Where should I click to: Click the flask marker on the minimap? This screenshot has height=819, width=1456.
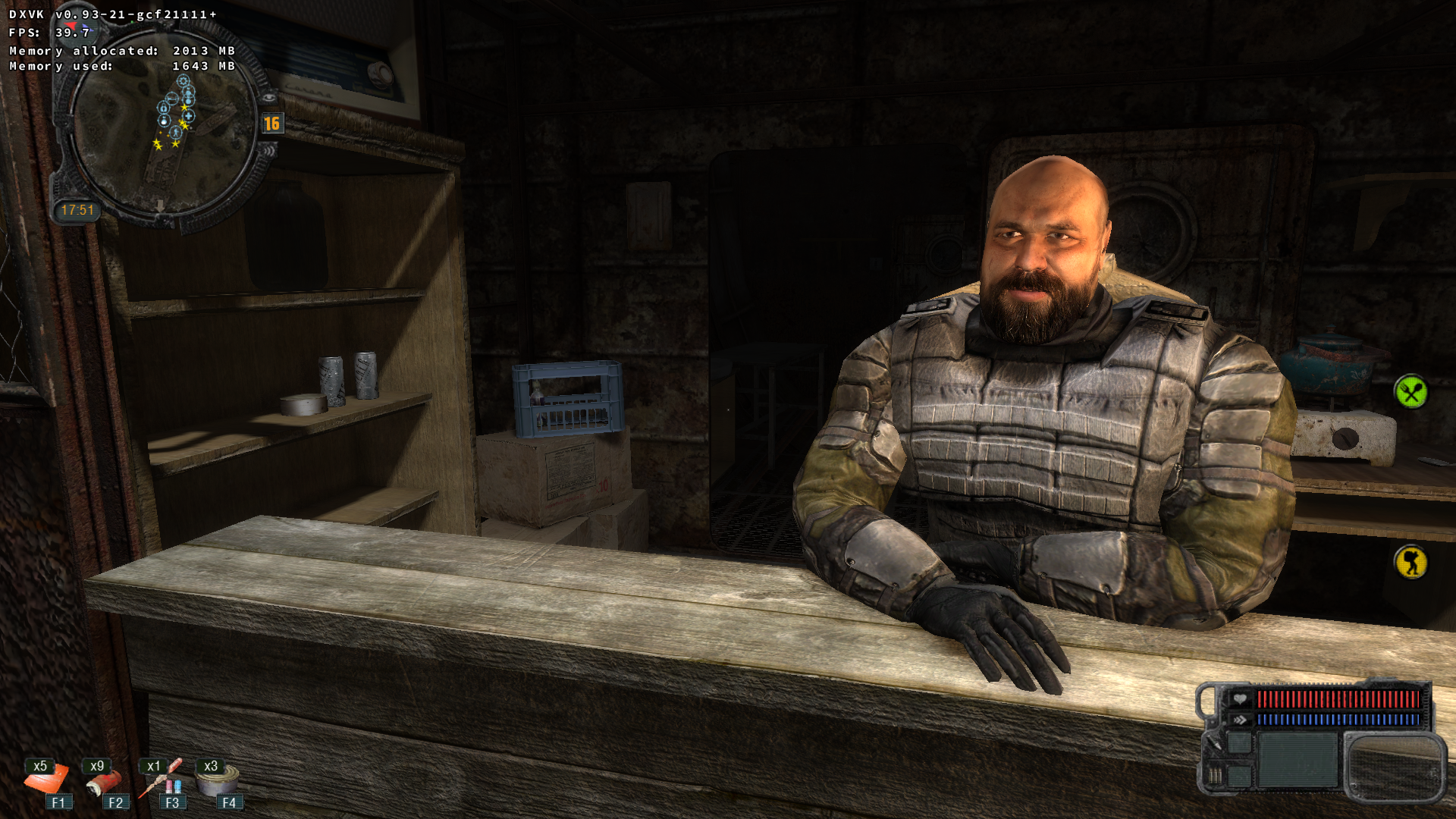pyautogui.click(x=163, y=121)
